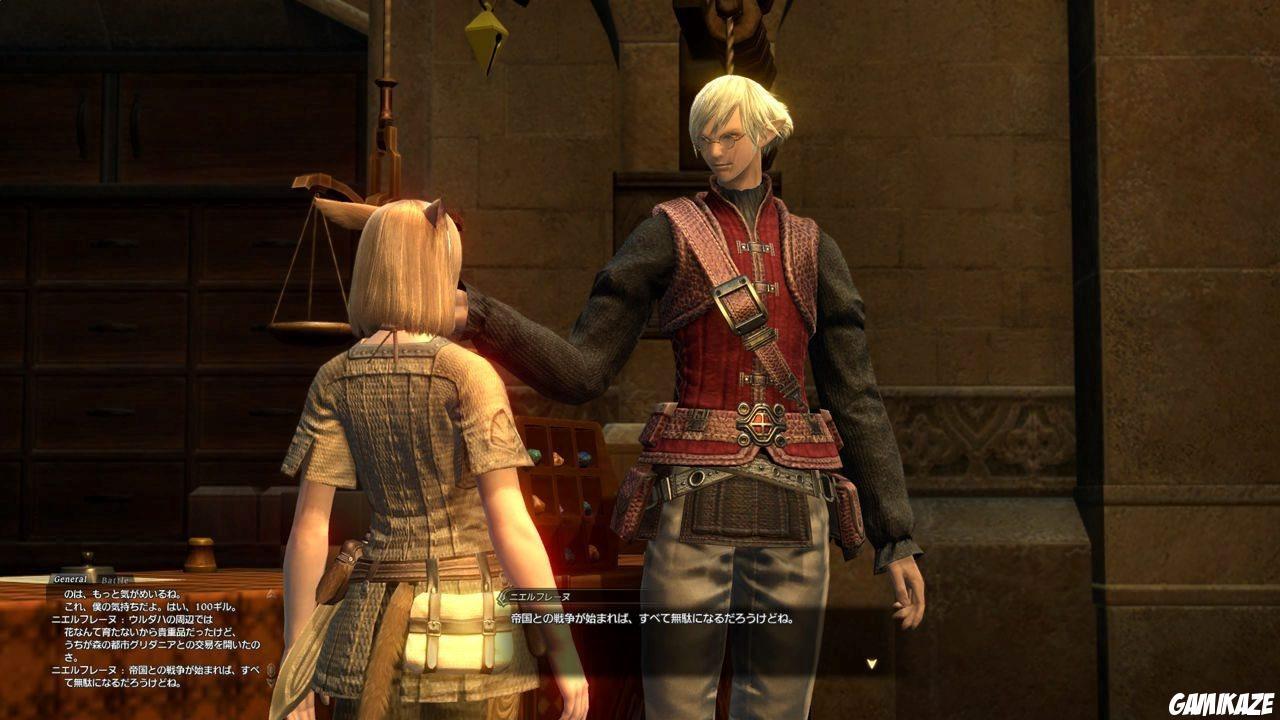Click the ornate scroll icon below the chat text
This screenshot has height=720, width=1280.
270,670
